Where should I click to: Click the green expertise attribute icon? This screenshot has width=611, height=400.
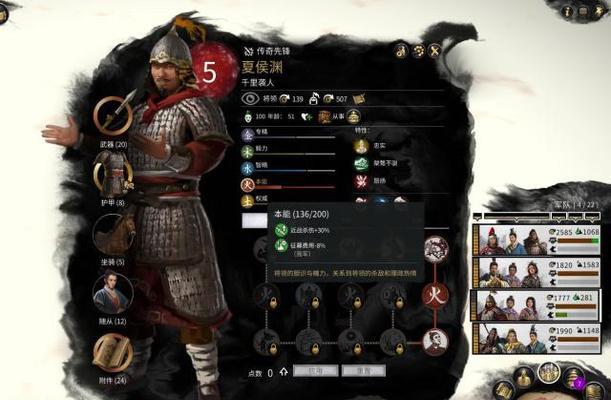247,133
